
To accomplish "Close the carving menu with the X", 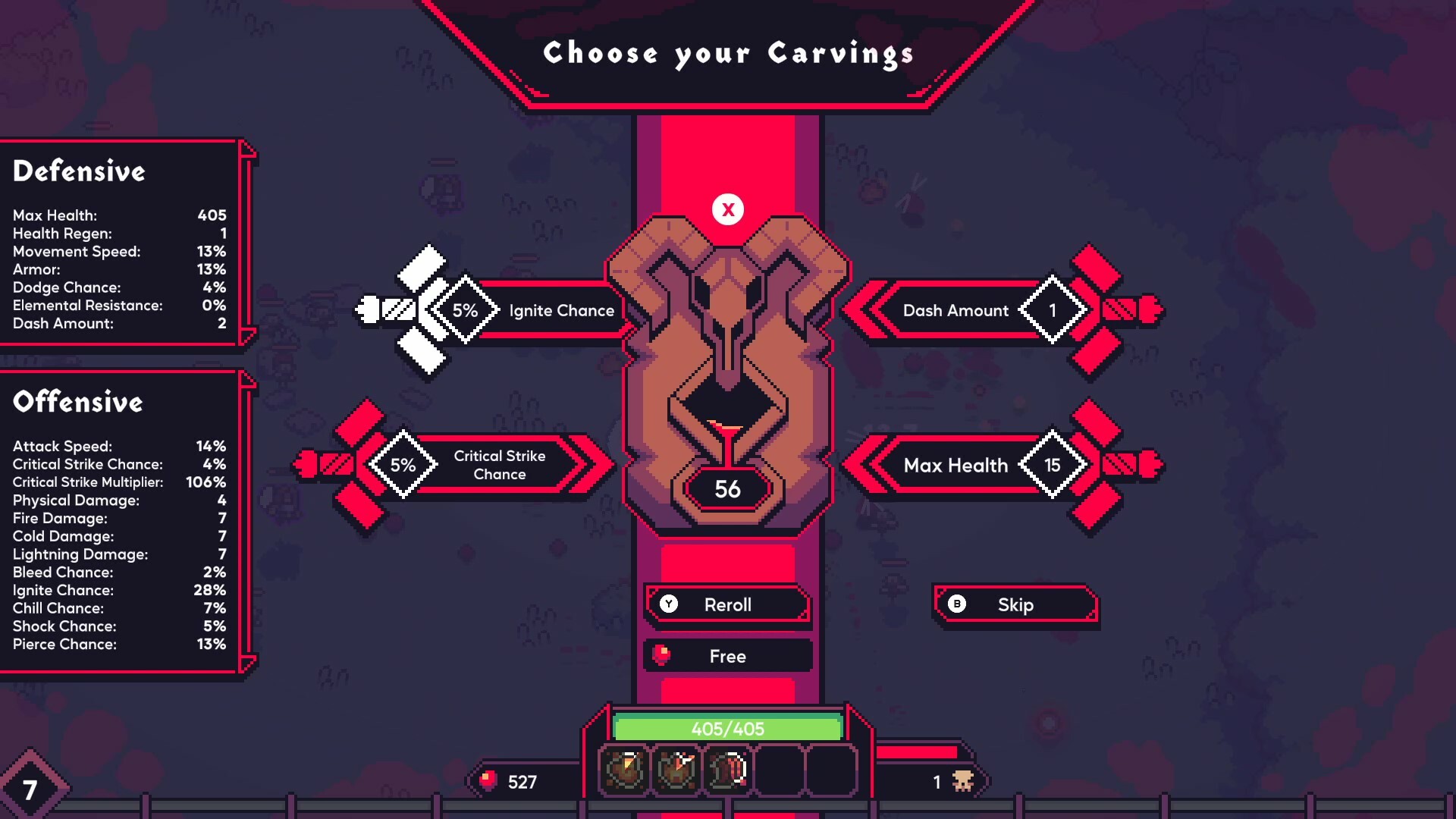I will point(727,209).
